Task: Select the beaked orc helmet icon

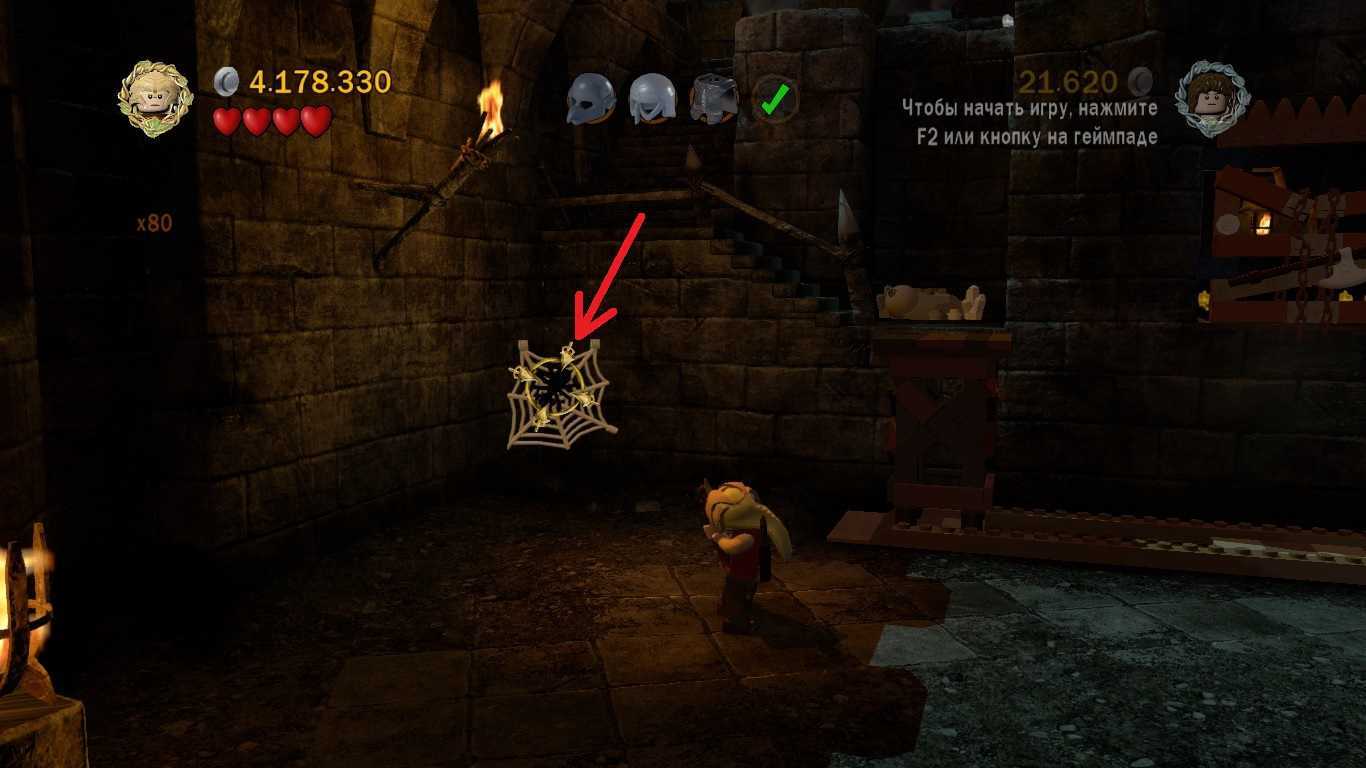Action: (x=590, y=99)
